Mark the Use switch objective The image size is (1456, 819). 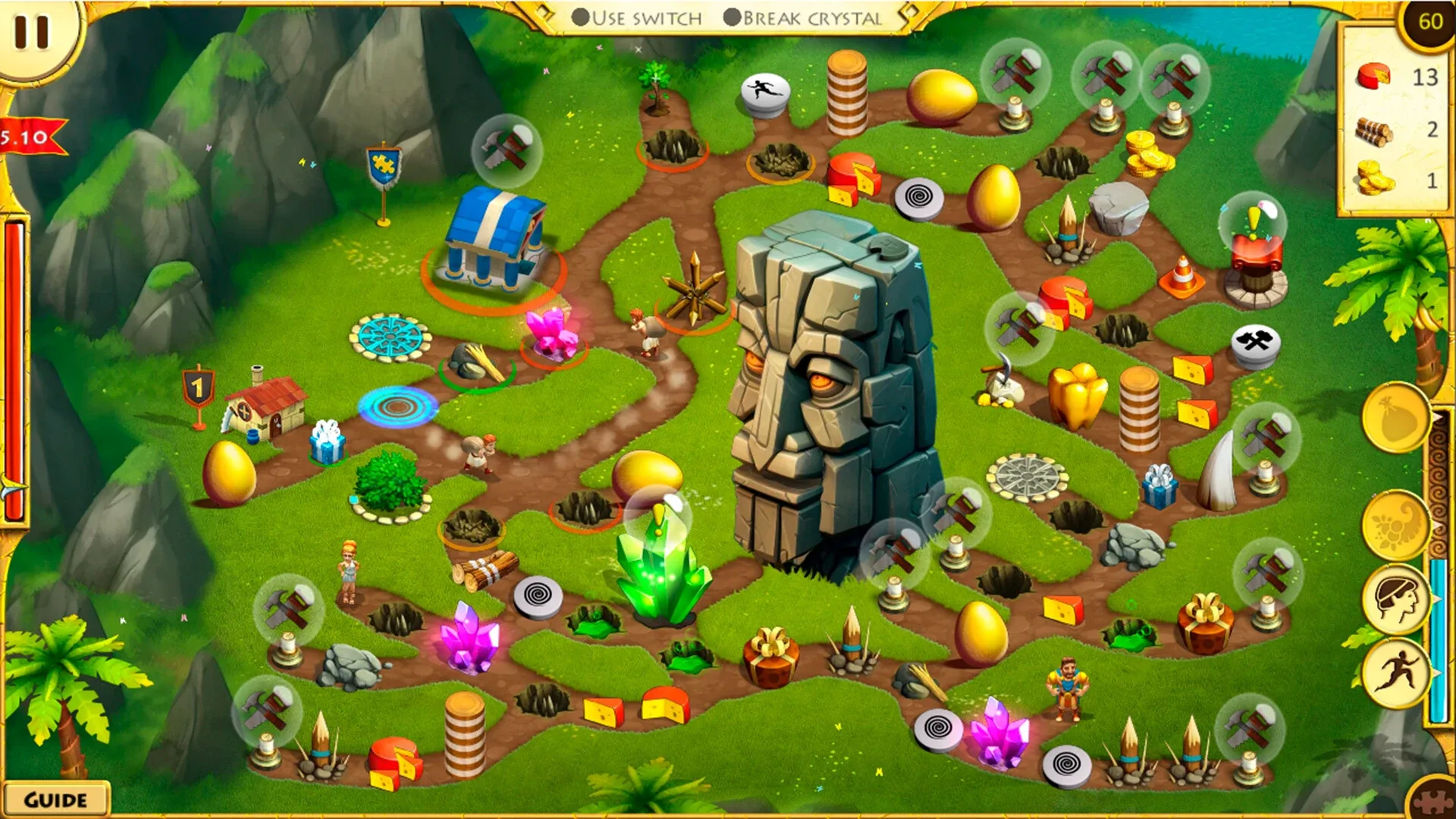click(x=579, y=17)
